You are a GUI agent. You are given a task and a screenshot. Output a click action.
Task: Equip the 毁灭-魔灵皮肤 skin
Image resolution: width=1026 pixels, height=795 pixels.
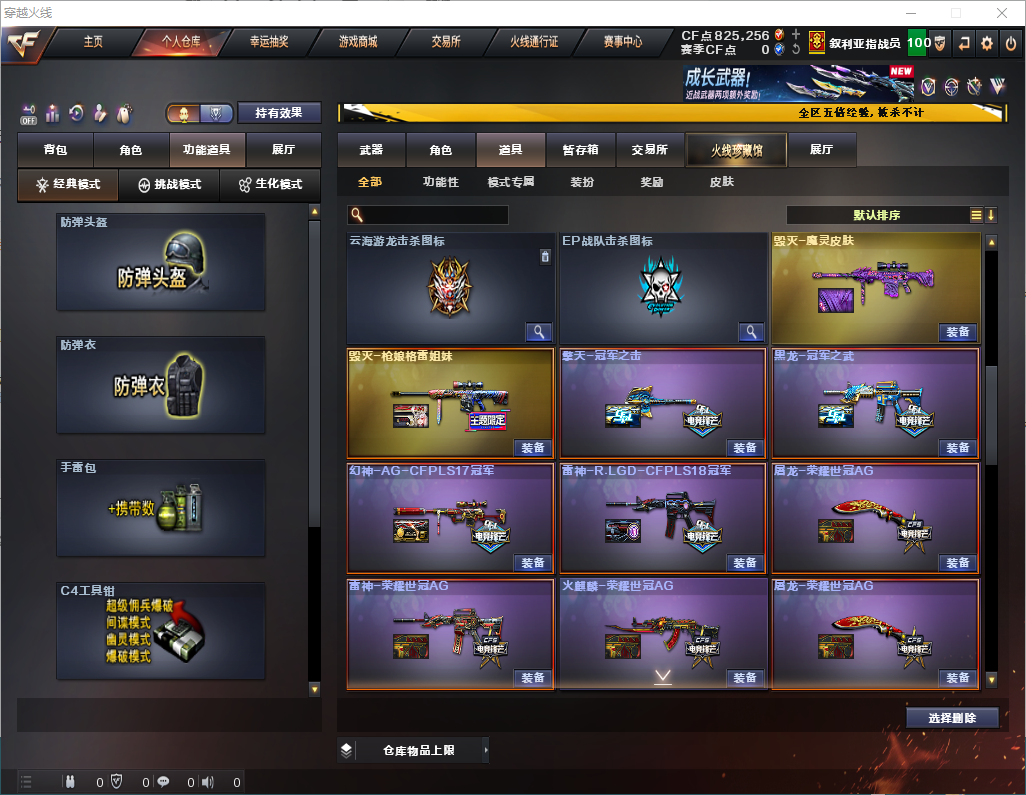(x=957, y=332)
